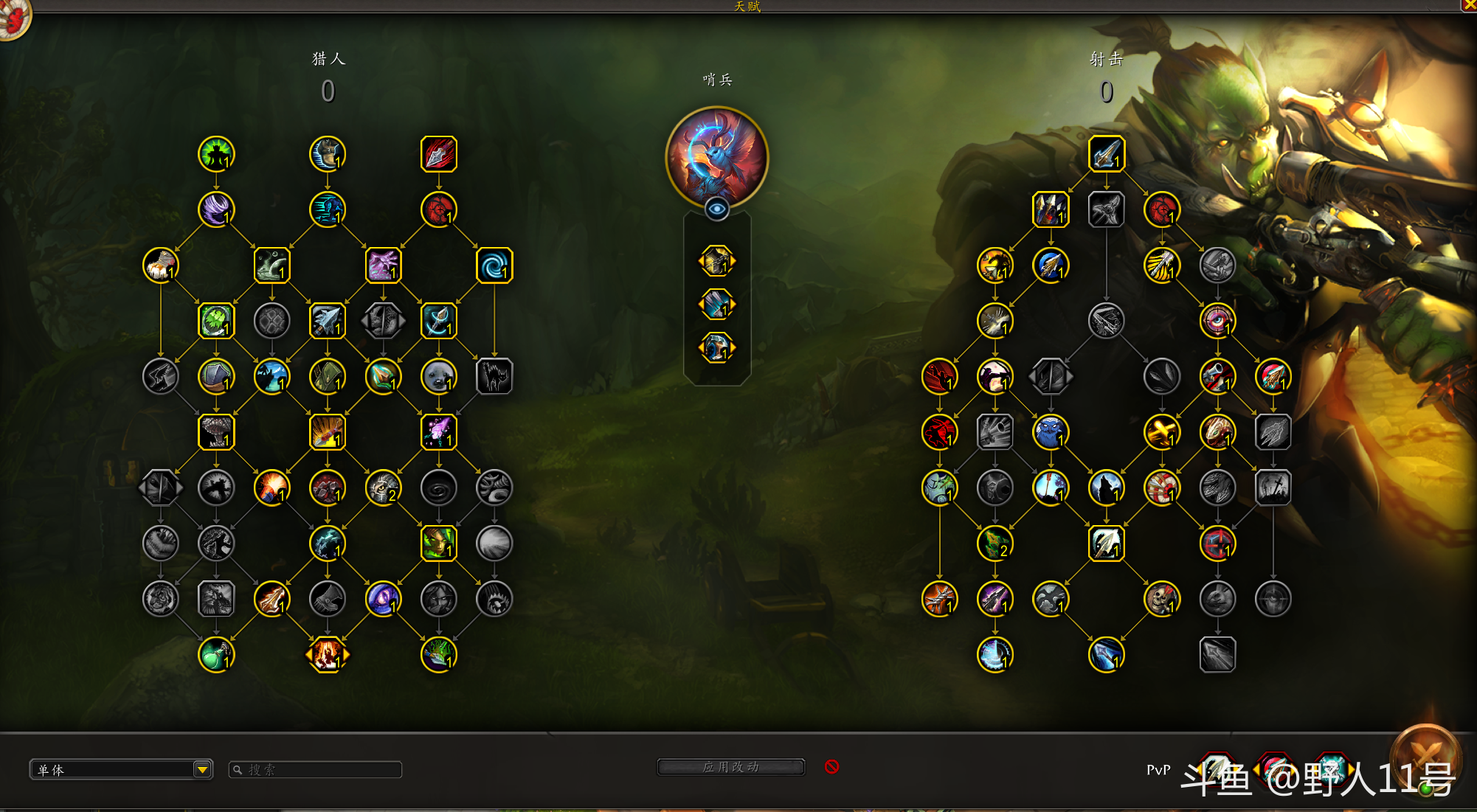Apply changes with the 应用改动 button
Screen dimensions: 1477x812
[730, 767]
